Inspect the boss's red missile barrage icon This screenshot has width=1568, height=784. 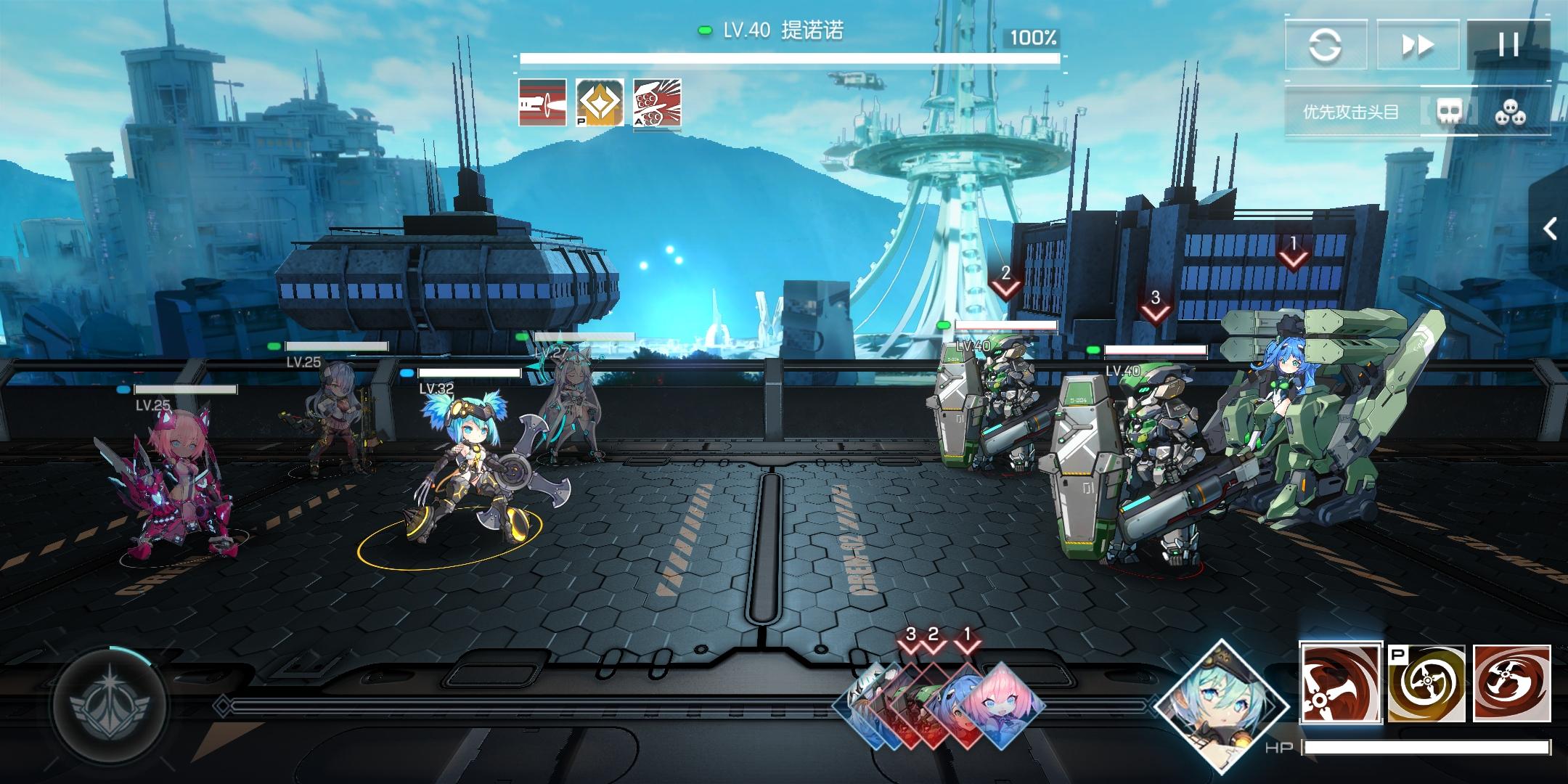pyautogui.click(x=657, y=102)
